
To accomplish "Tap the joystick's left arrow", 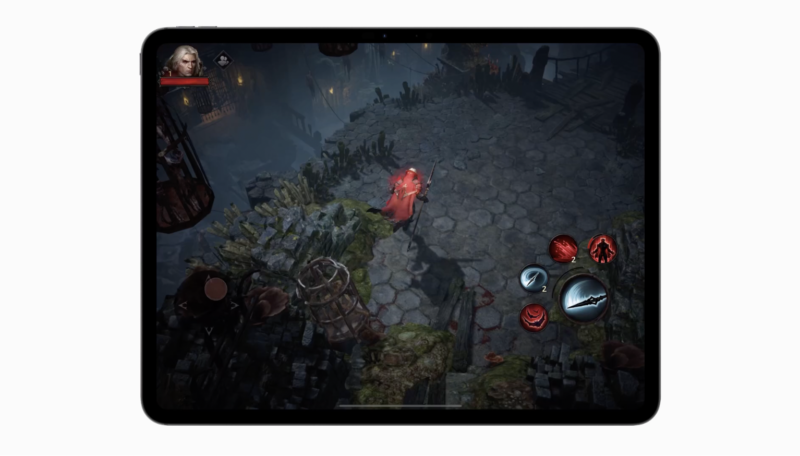I will click(182, 304).
